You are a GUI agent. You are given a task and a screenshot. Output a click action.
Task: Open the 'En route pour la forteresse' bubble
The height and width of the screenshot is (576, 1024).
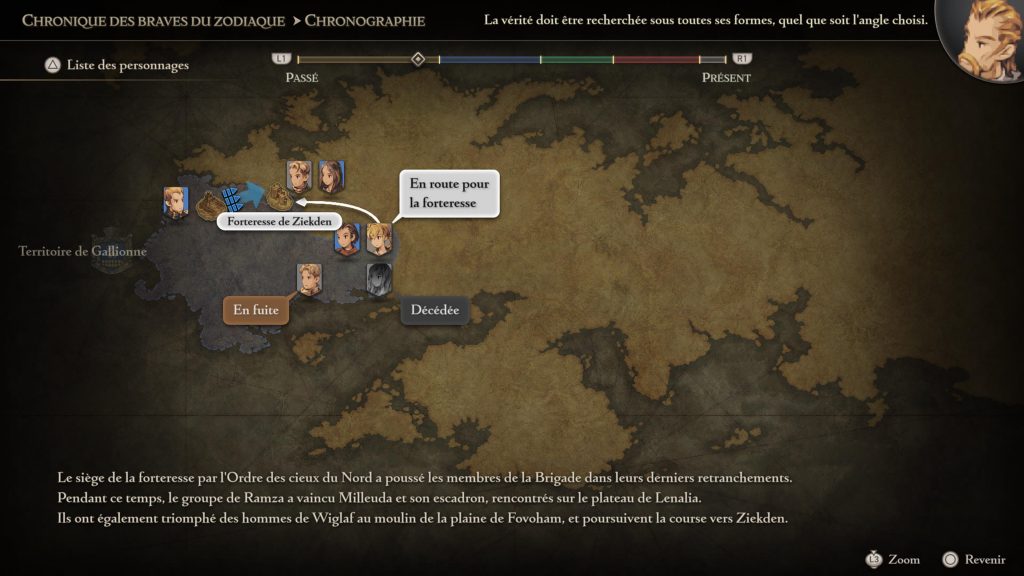pyautogui.click(x=449, y=193)
